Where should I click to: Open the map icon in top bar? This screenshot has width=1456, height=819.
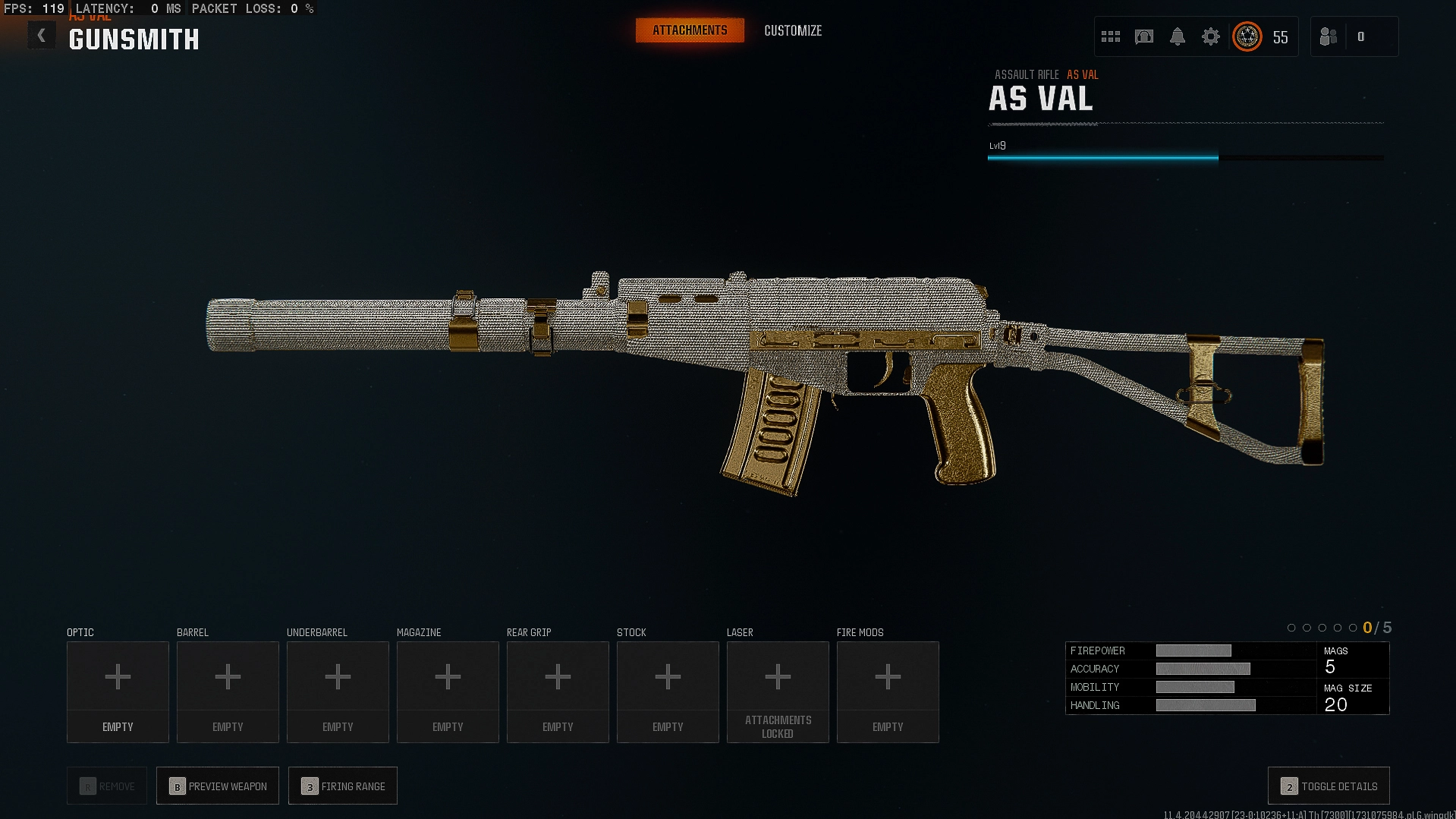(1144, 36)
